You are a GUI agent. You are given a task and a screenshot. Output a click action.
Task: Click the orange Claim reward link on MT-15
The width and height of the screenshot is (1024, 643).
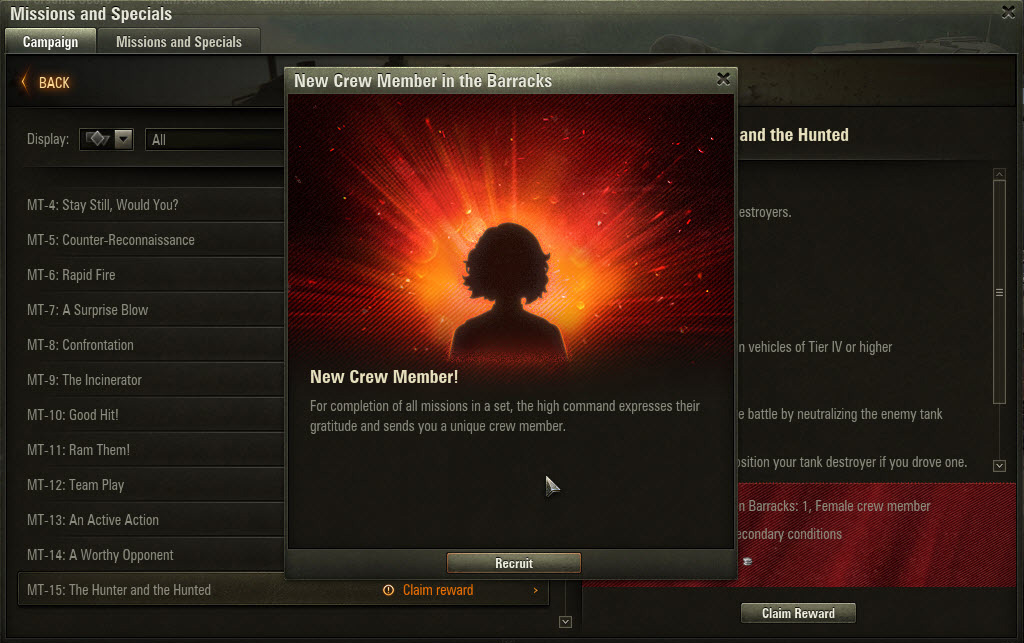pyautogui.click(x=438, y=590)
